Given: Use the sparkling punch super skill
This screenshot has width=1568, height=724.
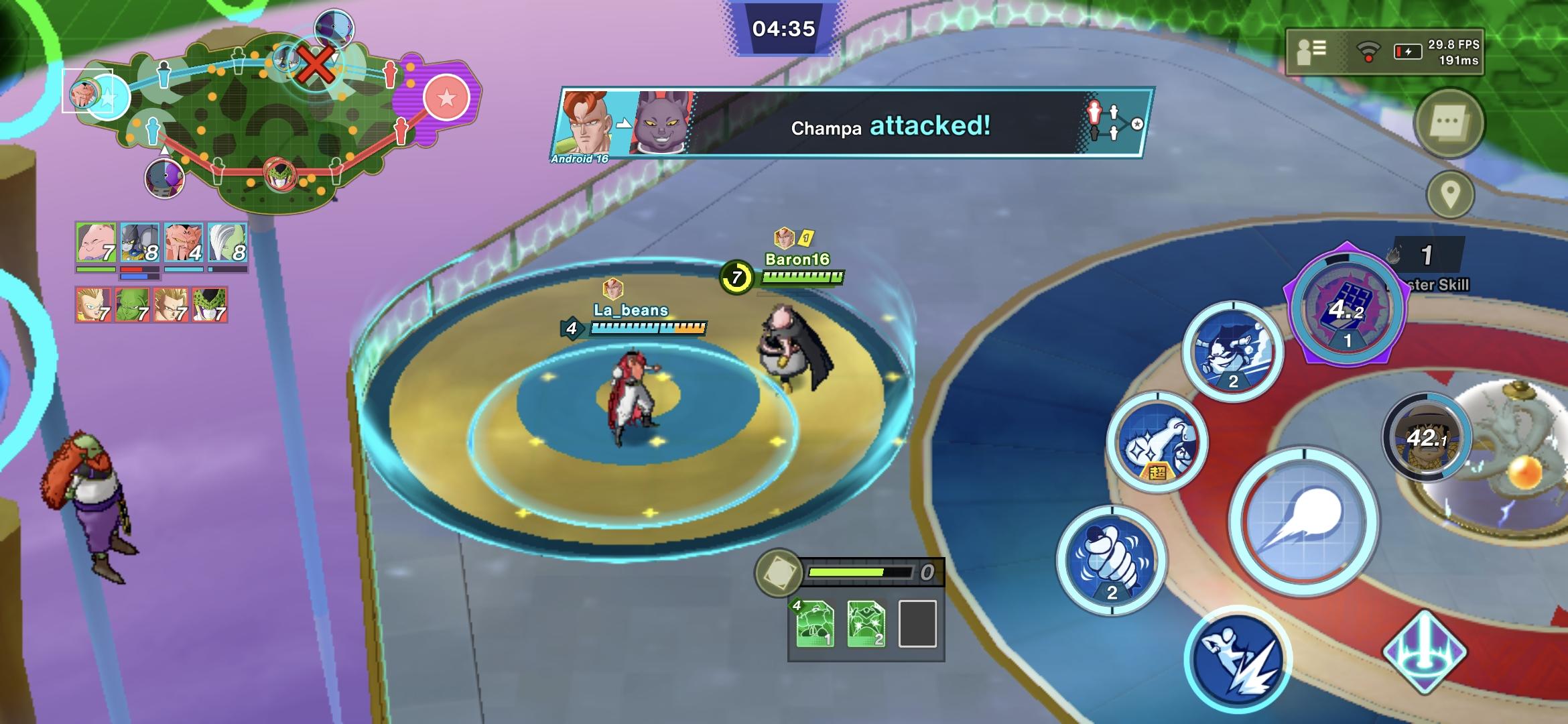Looking at the screenshot, I should pos(1157,442).
